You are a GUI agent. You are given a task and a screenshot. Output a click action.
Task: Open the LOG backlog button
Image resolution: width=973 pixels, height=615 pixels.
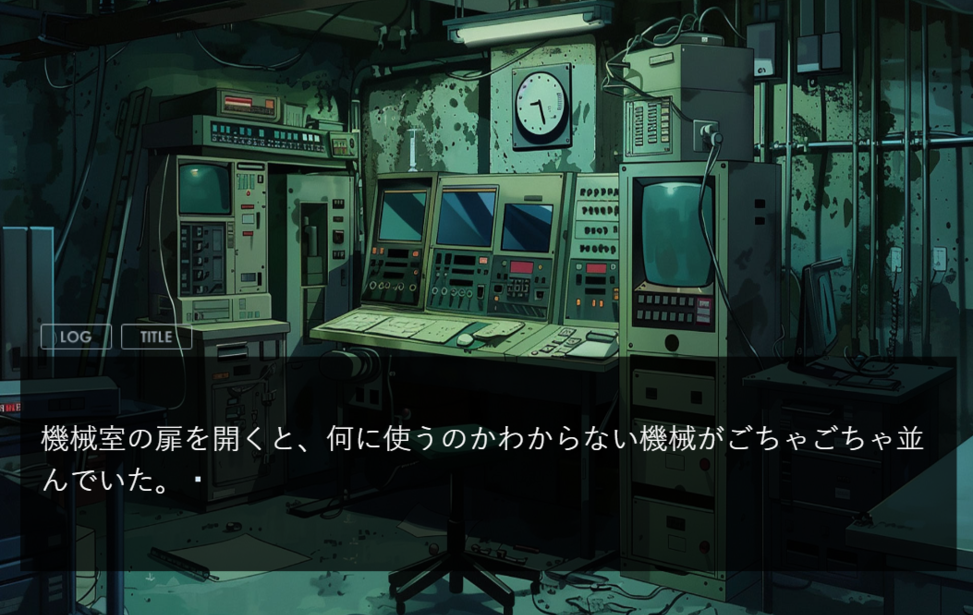[x=76, y=337]
